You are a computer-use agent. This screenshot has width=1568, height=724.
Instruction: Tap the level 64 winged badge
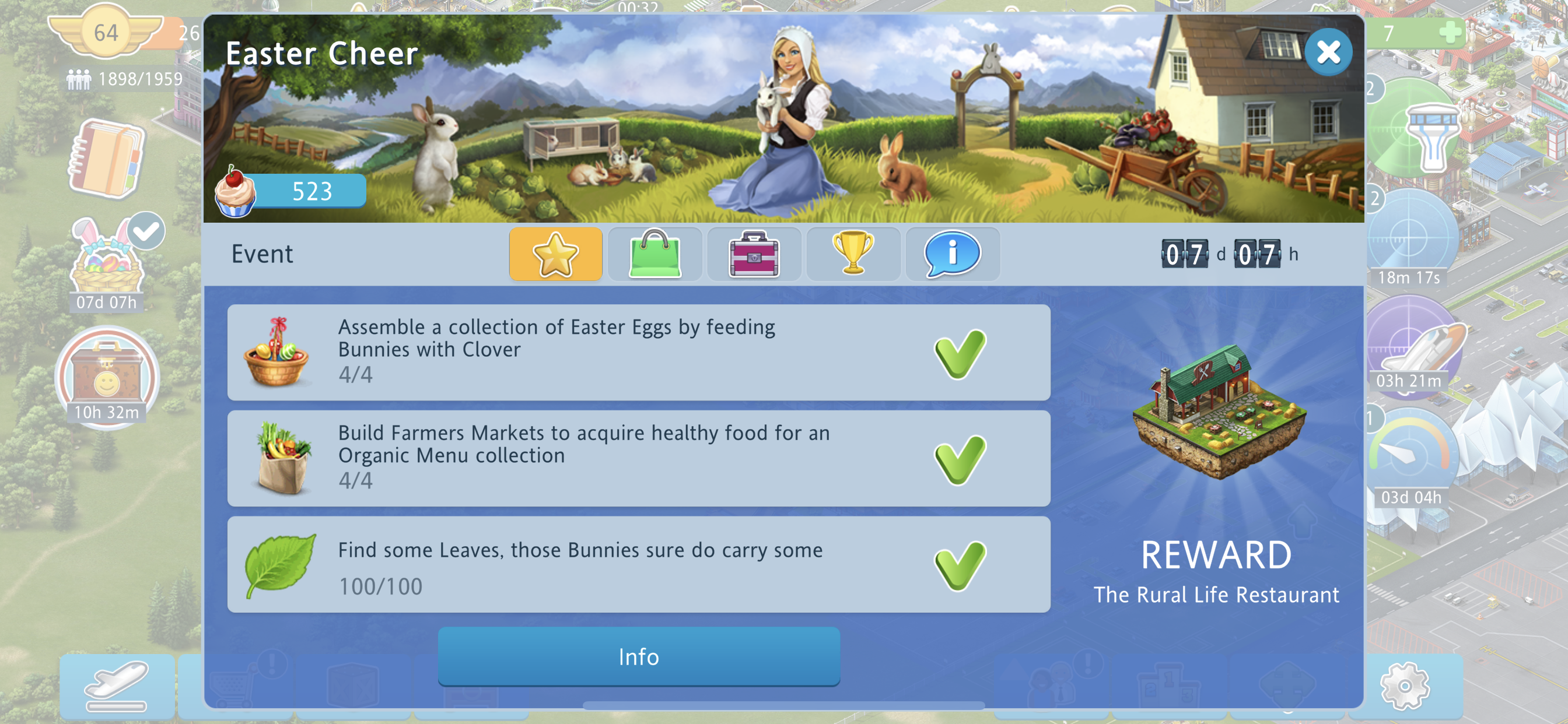(106, 32)
